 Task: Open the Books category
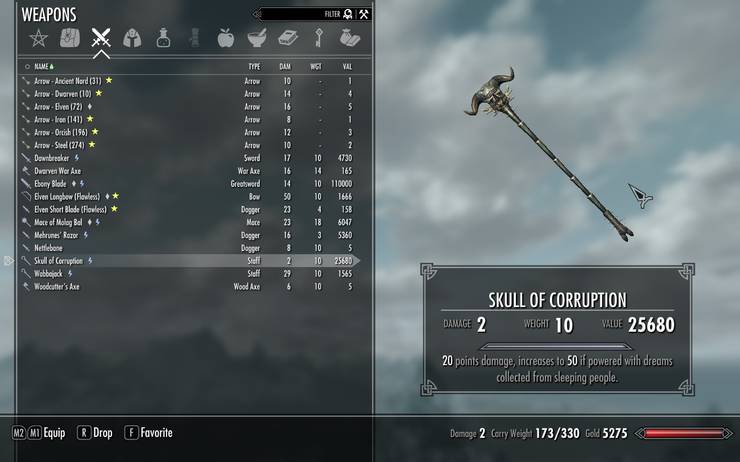point(287,39)
